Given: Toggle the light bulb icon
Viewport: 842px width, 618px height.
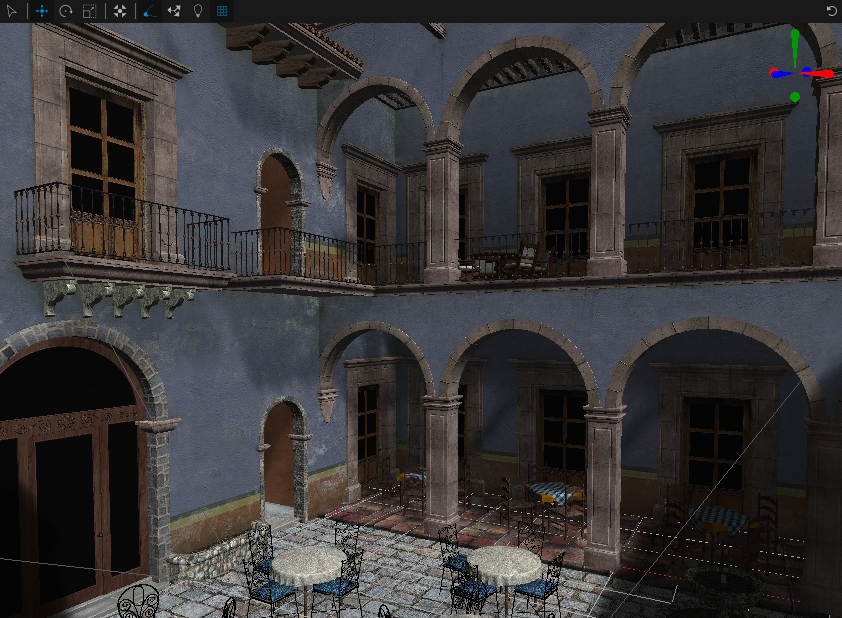Looking at the screenshot, I should (x=197, y=11).
